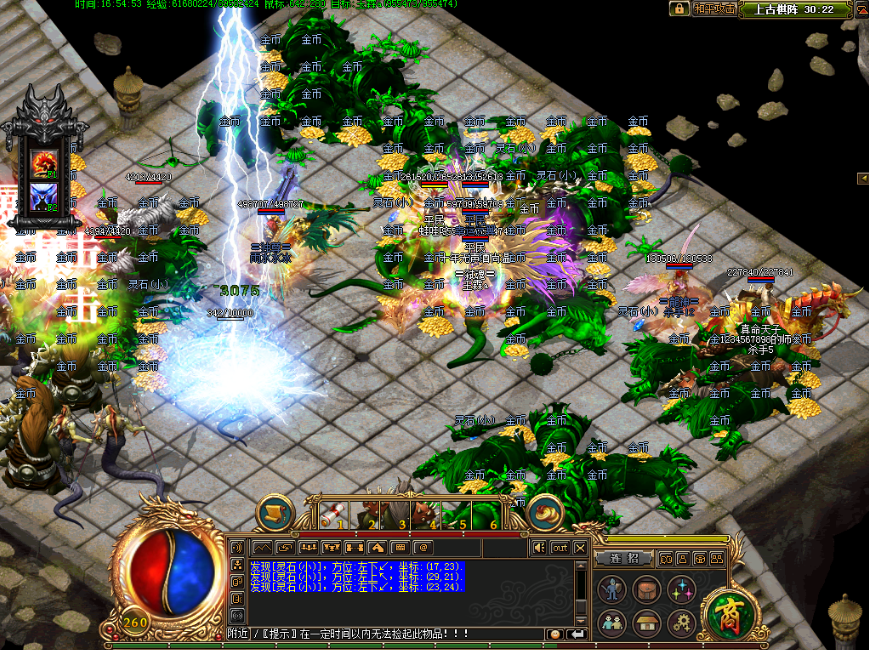Click the house icon button
This screenshot has width=869, height=650.
(647, 624)
